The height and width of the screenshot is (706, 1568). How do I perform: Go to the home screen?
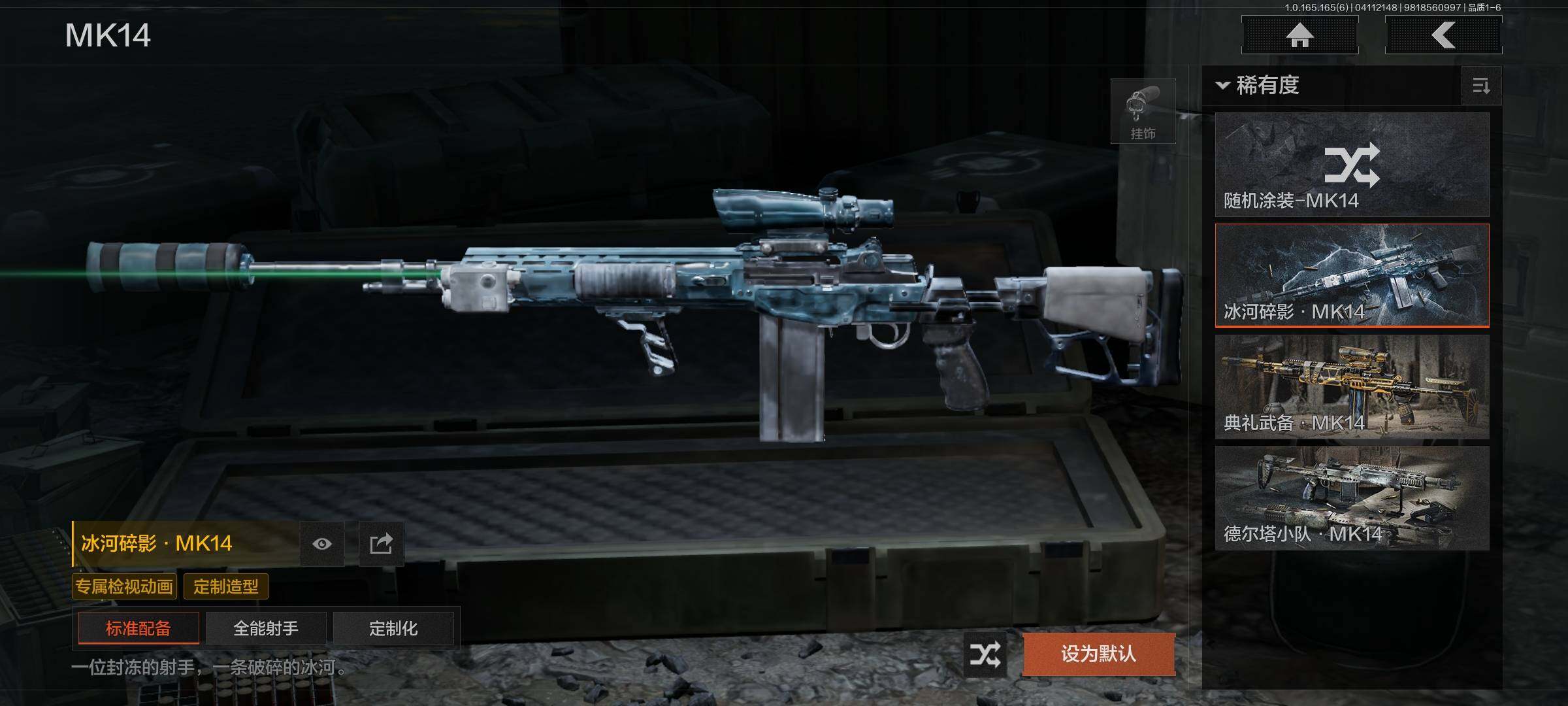1299,35
